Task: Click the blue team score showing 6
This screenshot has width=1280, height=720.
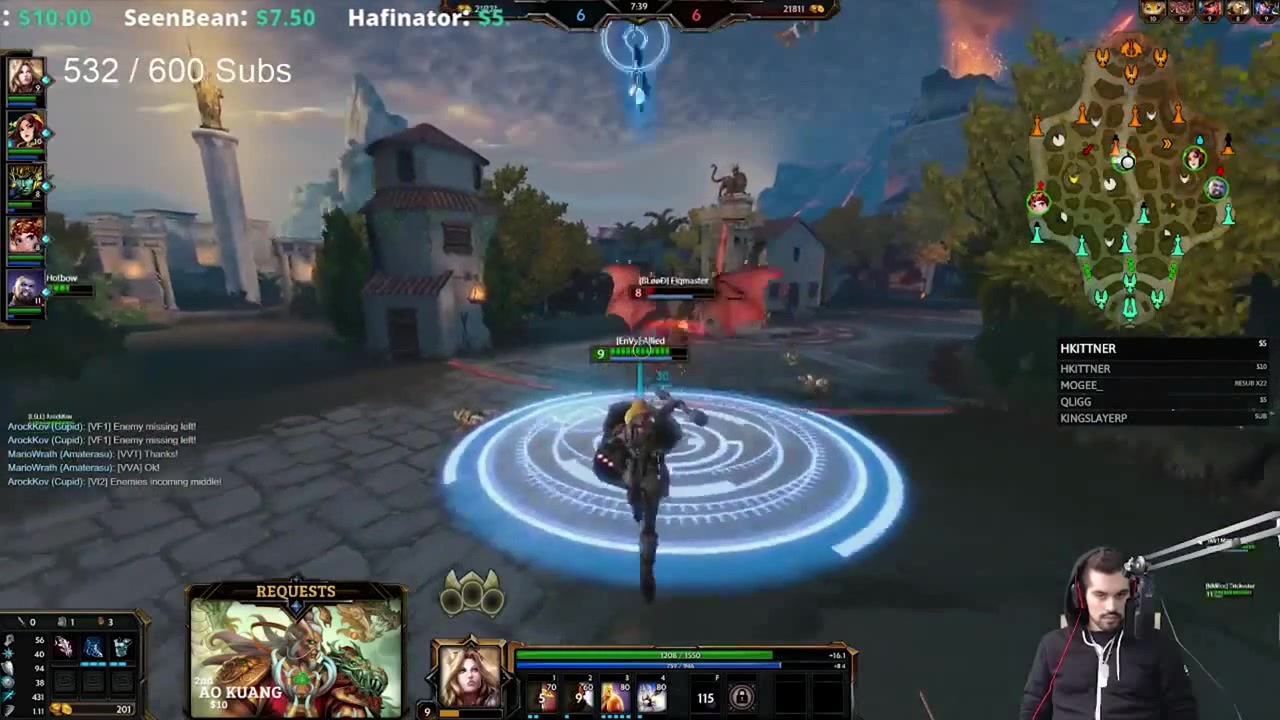Action: click(x=580, y=15)
